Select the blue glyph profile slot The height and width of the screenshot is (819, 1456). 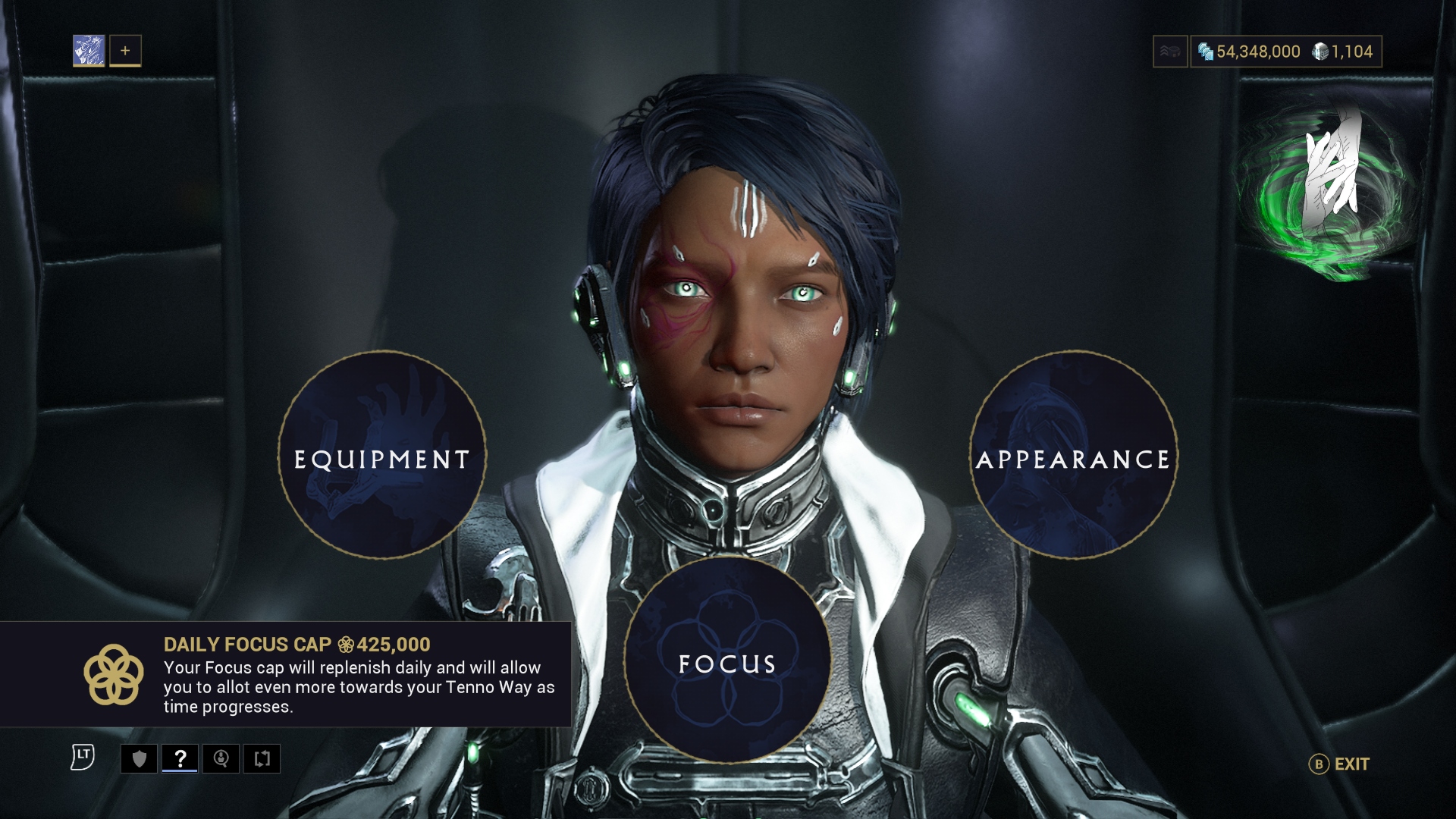(x=89, y=51)
